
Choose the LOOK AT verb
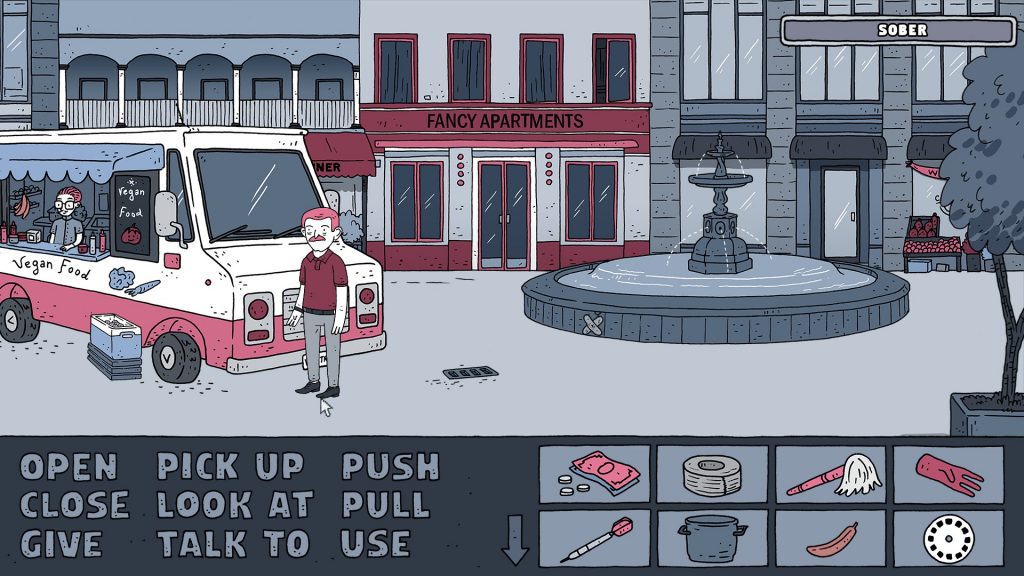pos(235,505)
